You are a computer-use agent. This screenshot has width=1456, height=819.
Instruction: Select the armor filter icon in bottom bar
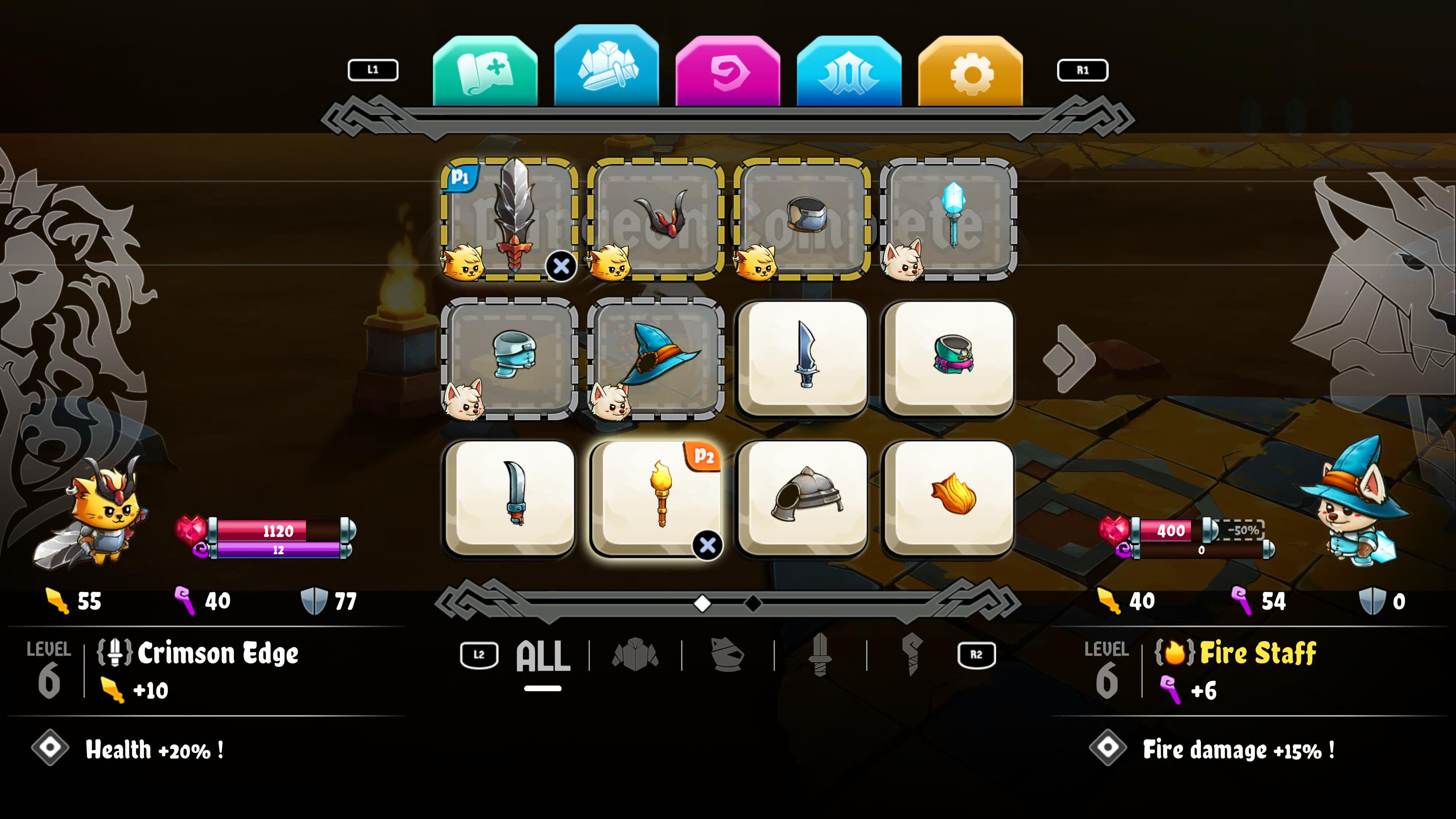635,654
